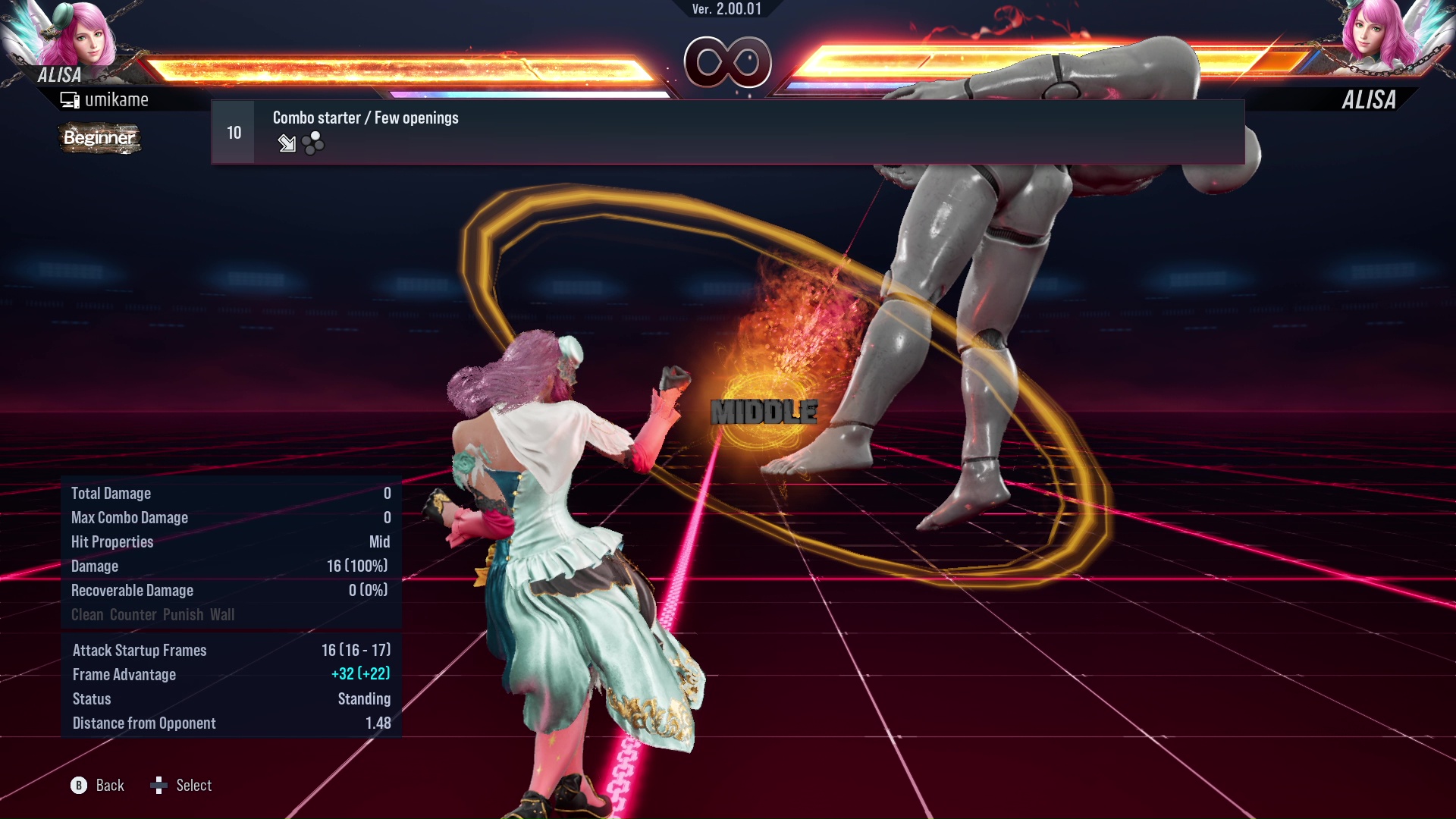This screenshot has height=819, width=1456.
Task: Select the Distance from Opponent value
Action: [378, 723]
